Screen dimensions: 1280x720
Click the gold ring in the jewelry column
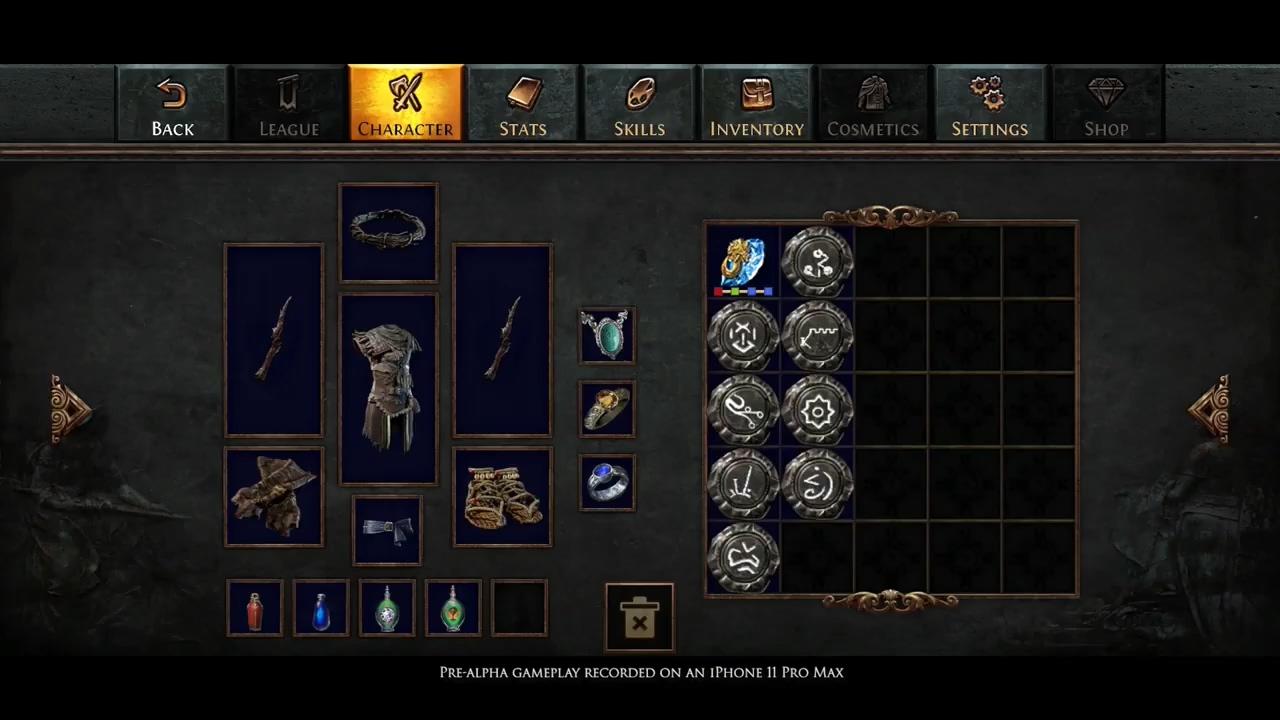(x=606, y=408)
